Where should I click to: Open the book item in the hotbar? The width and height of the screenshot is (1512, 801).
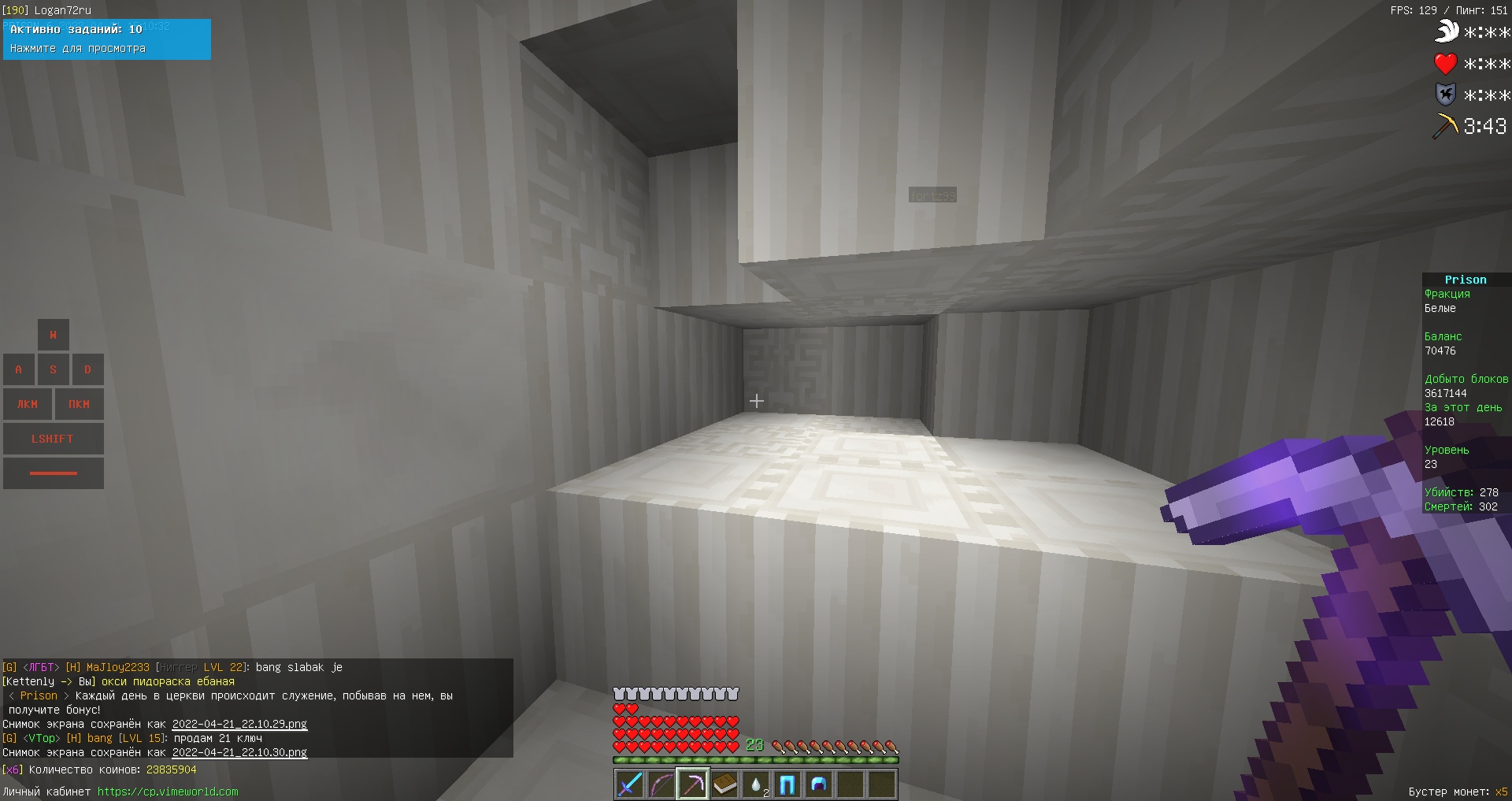coord(724,784)
